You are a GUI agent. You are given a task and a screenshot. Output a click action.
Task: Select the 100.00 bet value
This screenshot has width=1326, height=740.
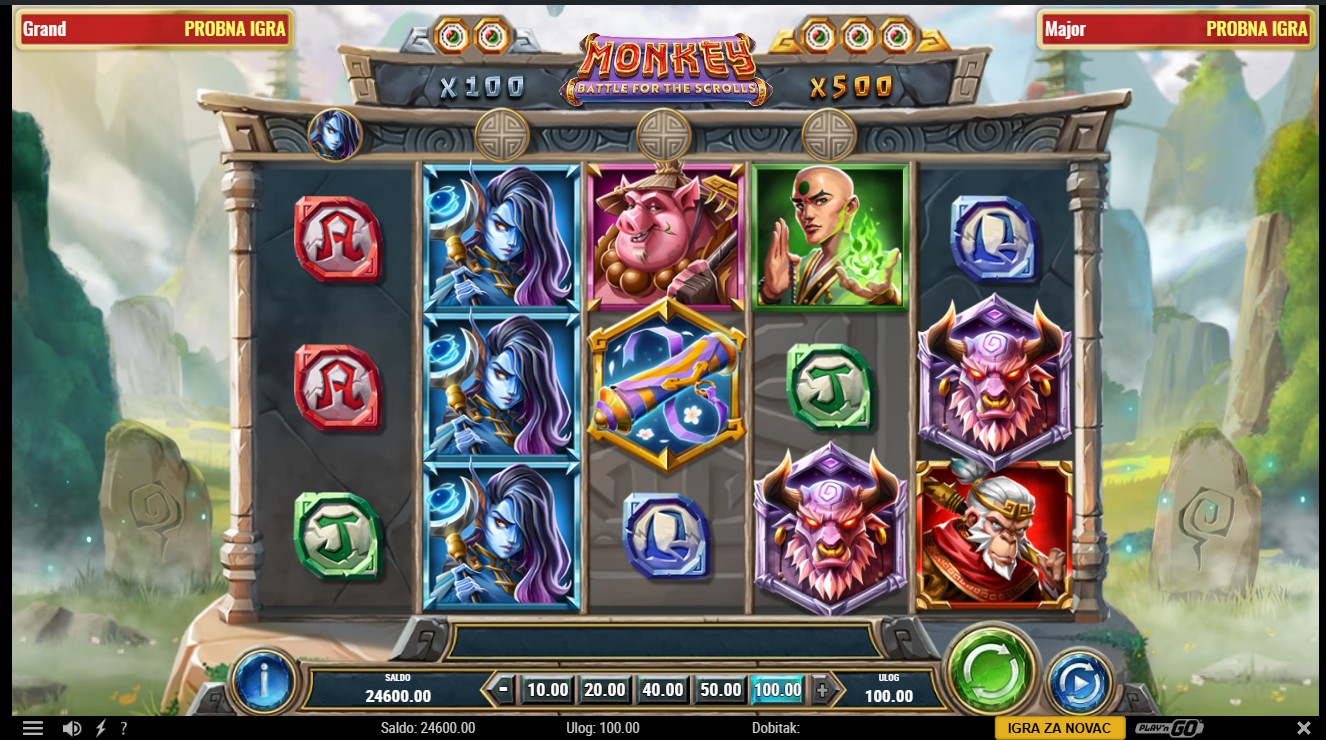(x=778, y=689)
